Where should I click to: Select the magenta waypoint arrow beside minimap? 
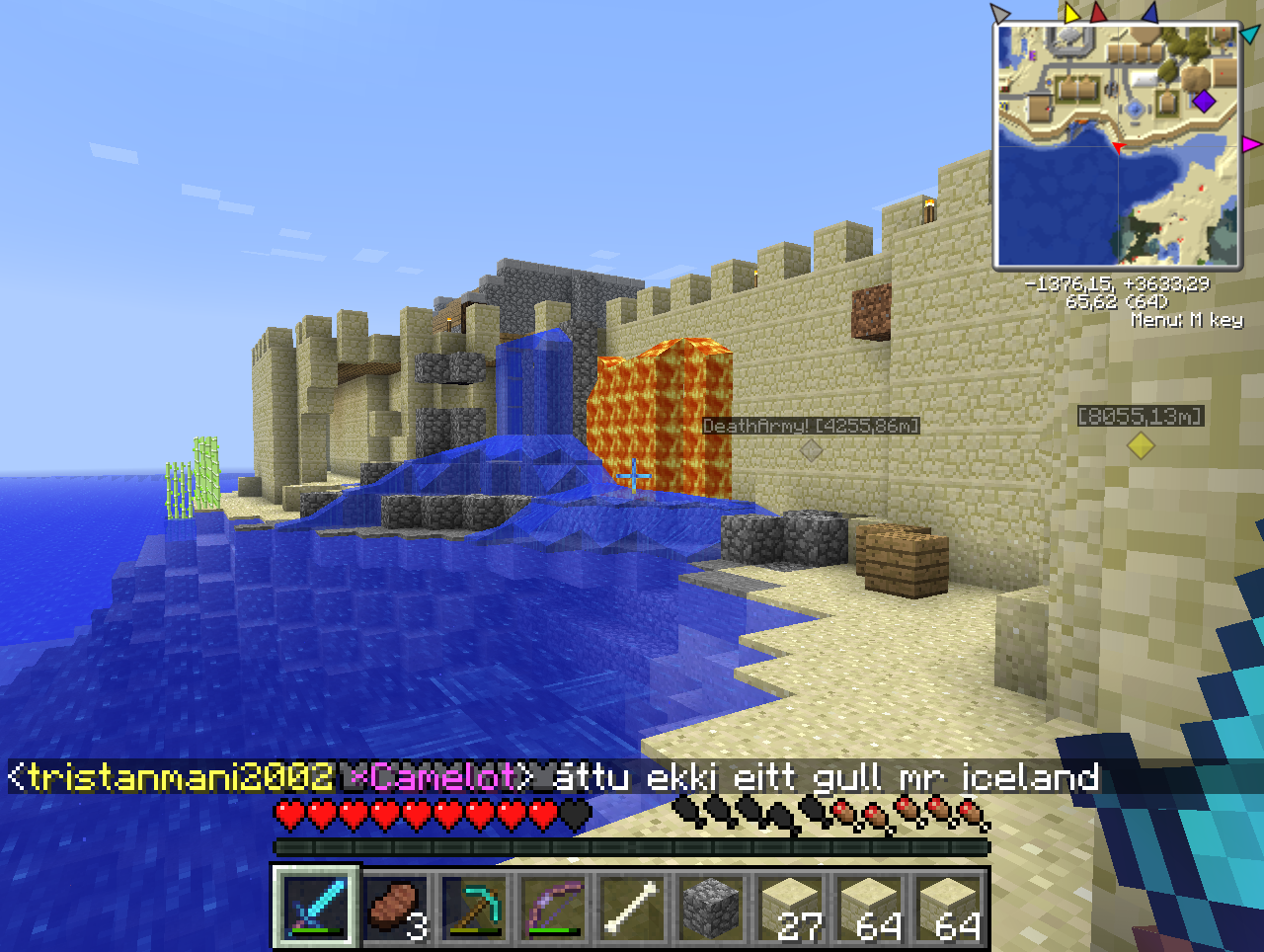pos(1251,145)
